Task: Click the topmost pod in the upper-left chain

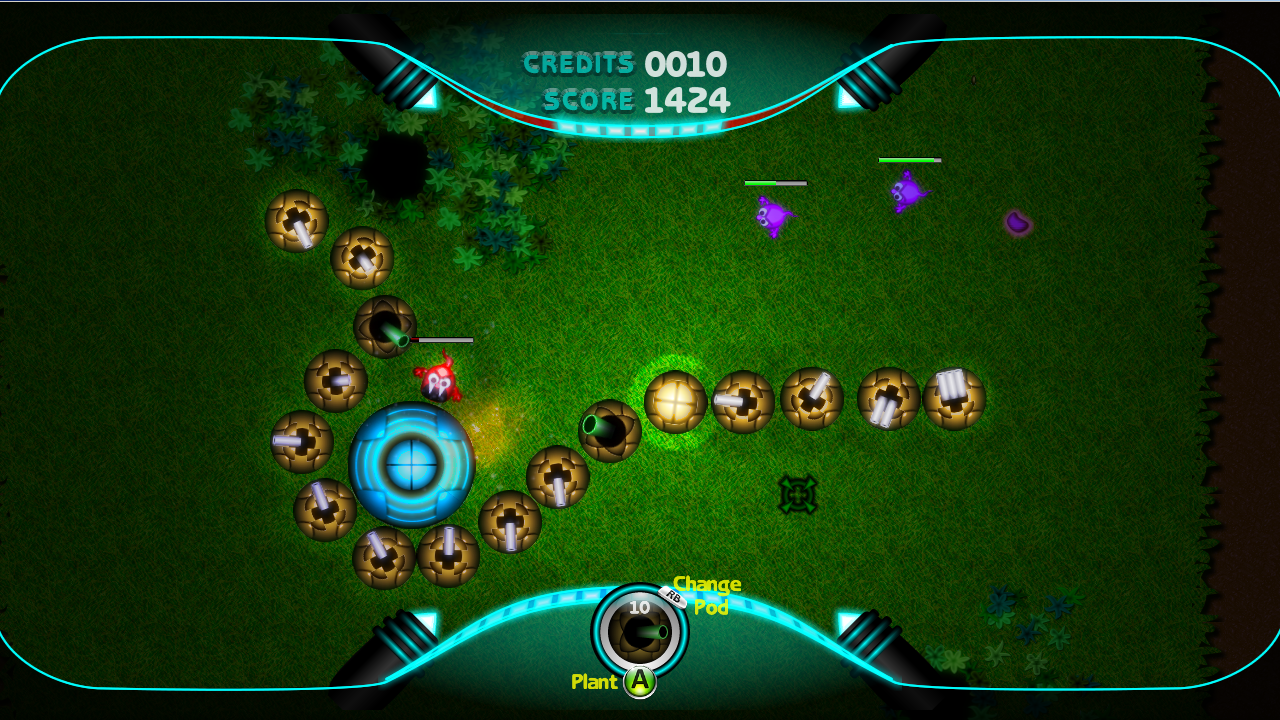Action: point(295,218)
